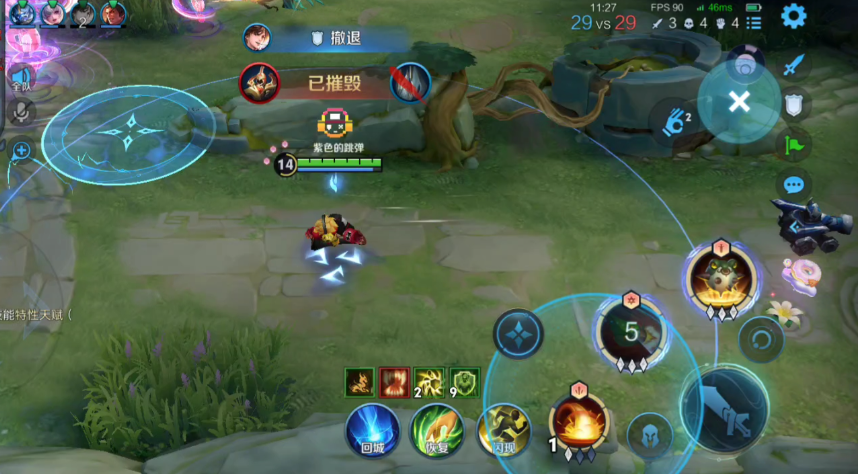Trigger the green-faced ultimate skill

(720, 281)
